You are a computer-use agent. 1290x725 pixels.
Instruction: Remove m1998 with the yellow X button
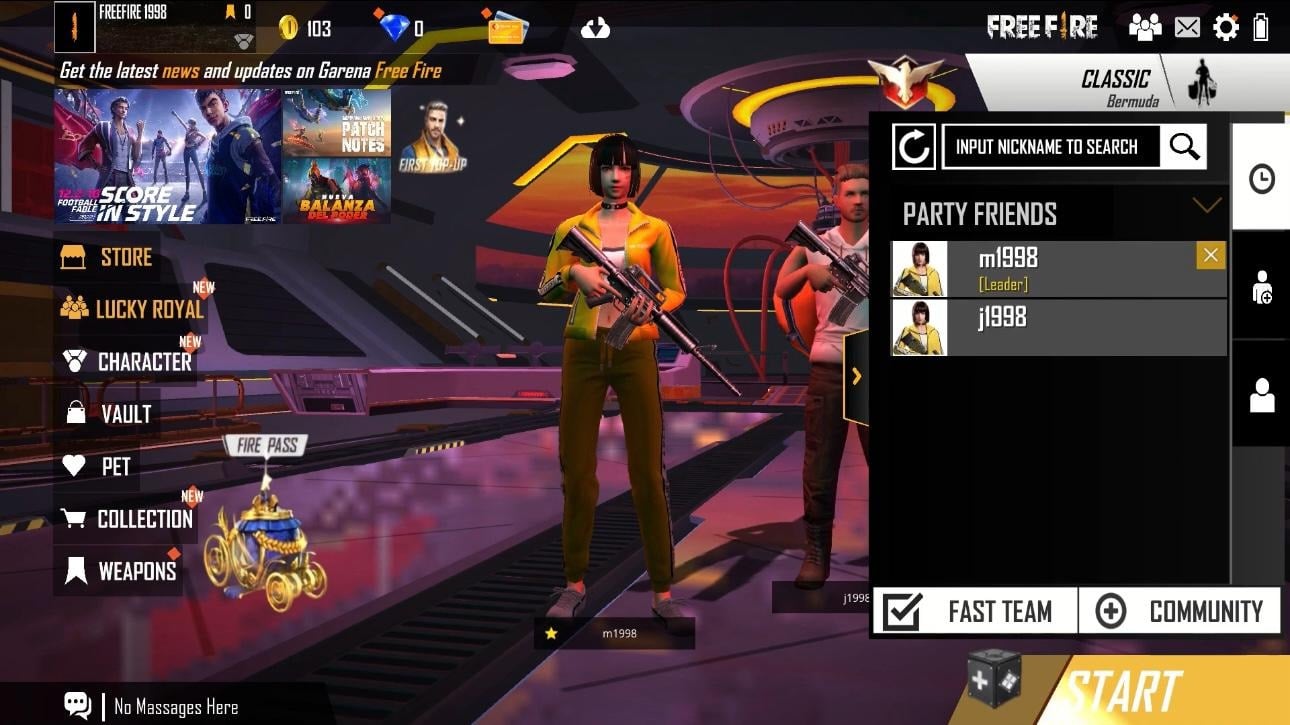[1210, 256]
